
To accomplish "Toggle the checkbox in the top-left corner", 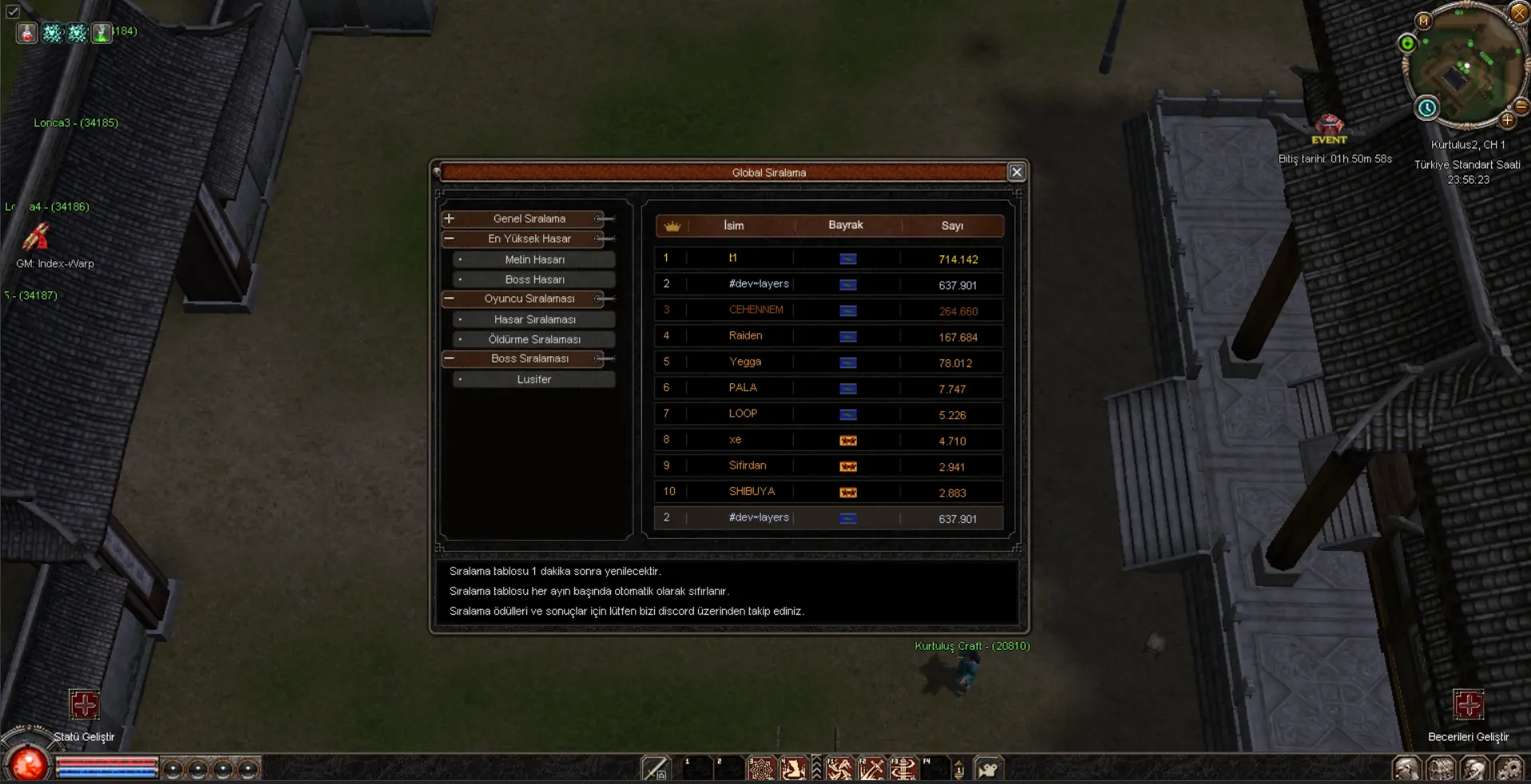I will click(13, 11).
